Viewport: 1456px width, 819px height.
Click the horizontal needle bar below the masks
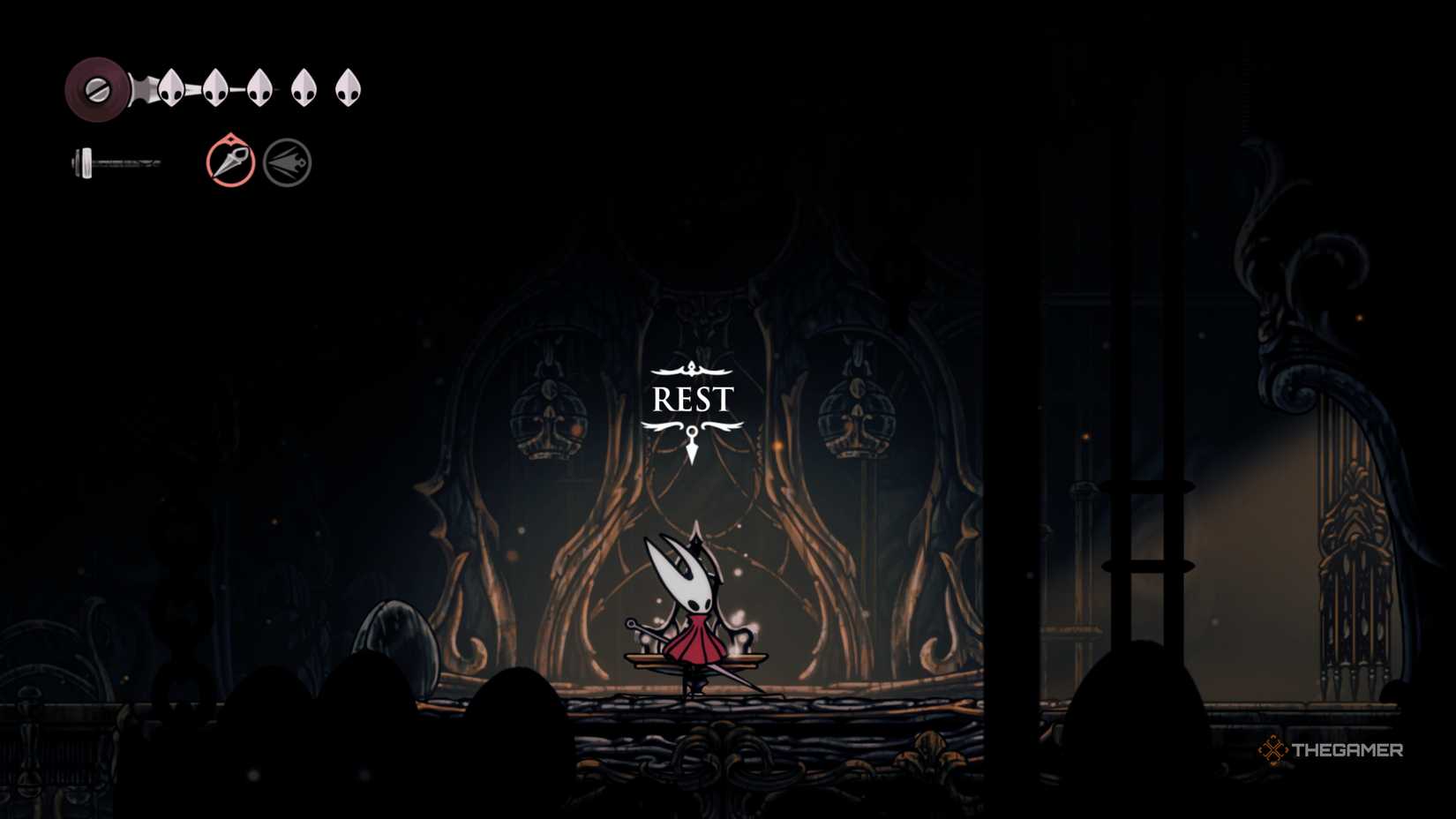click(x=115, y=162)
